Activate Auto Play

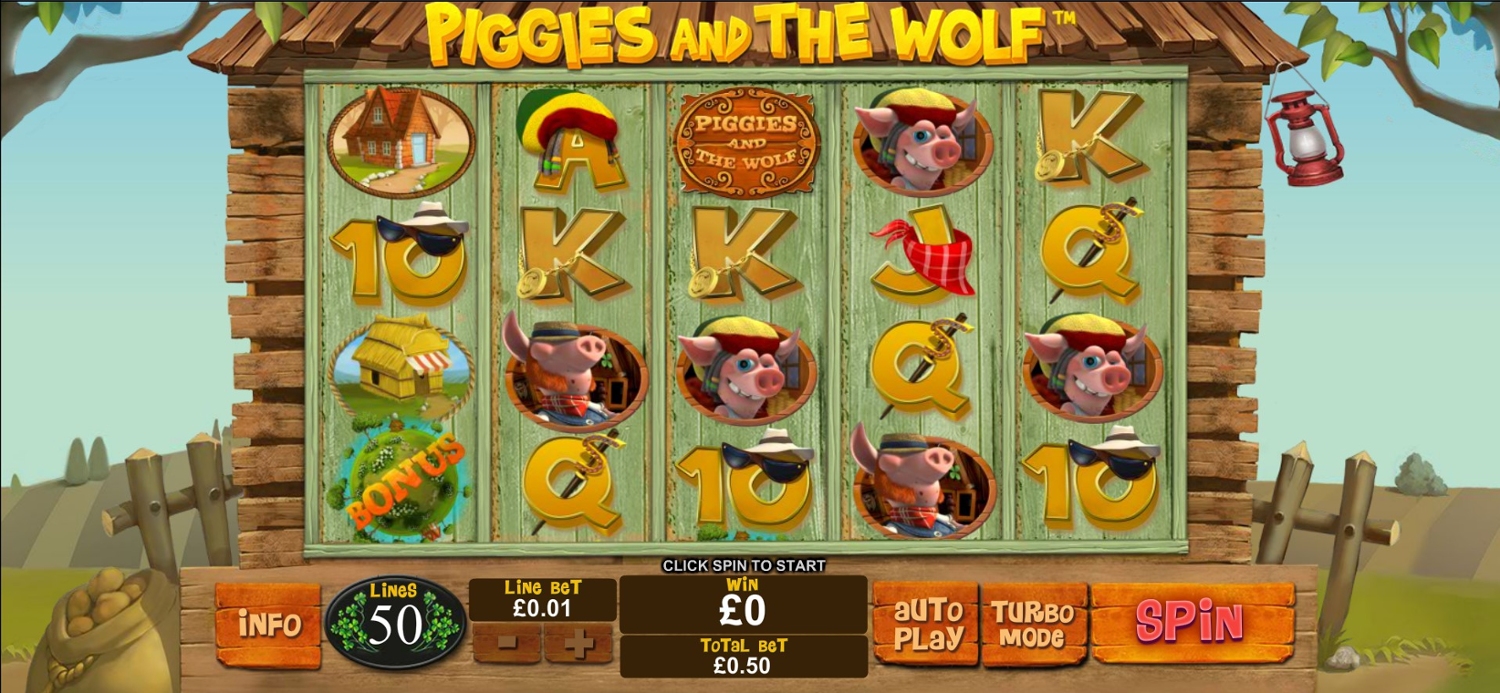click(x=925, y=624)
